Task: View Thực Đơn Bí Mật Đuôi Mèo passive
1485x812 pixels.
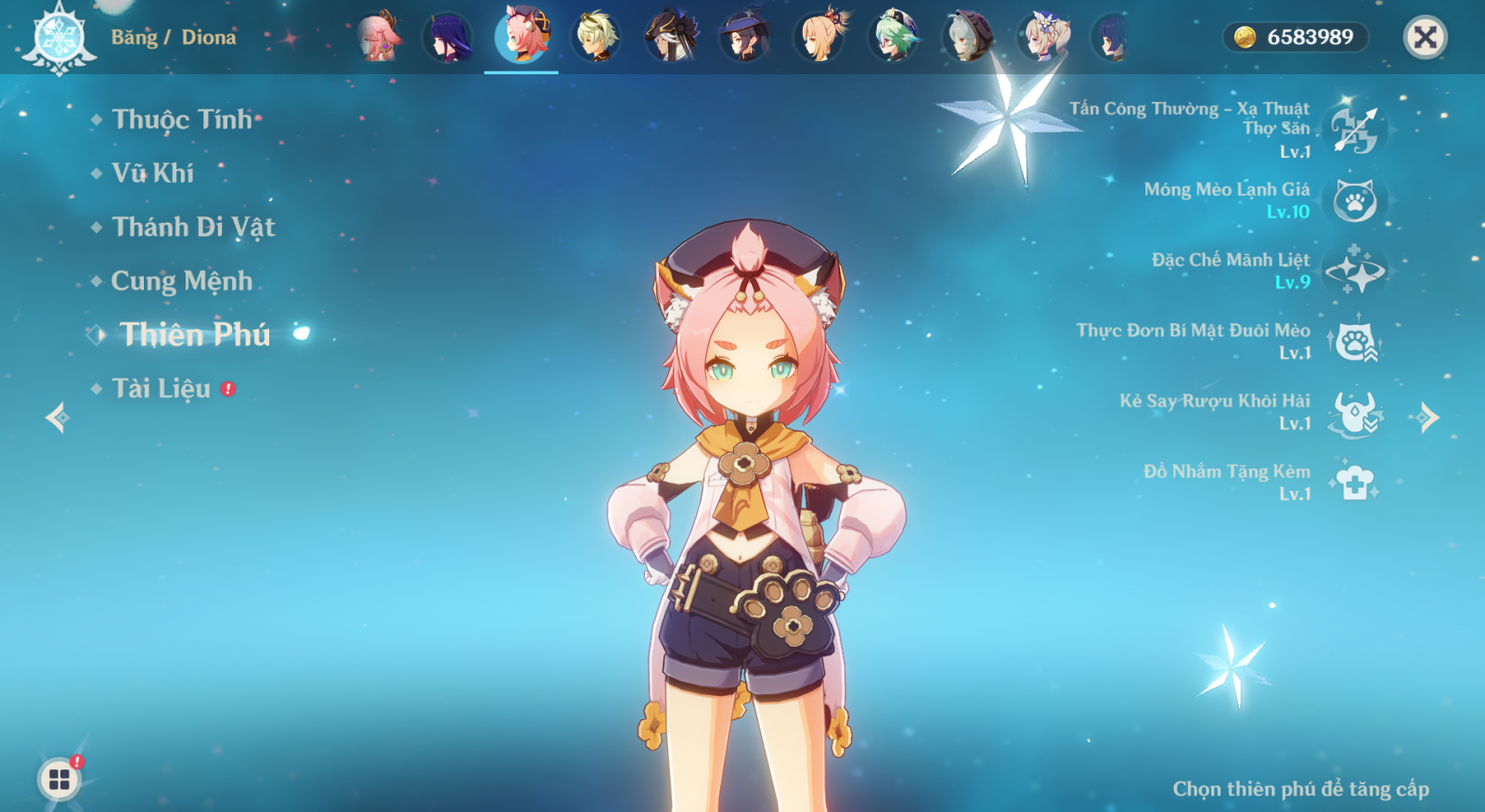Action: (x=1354, y=342)
